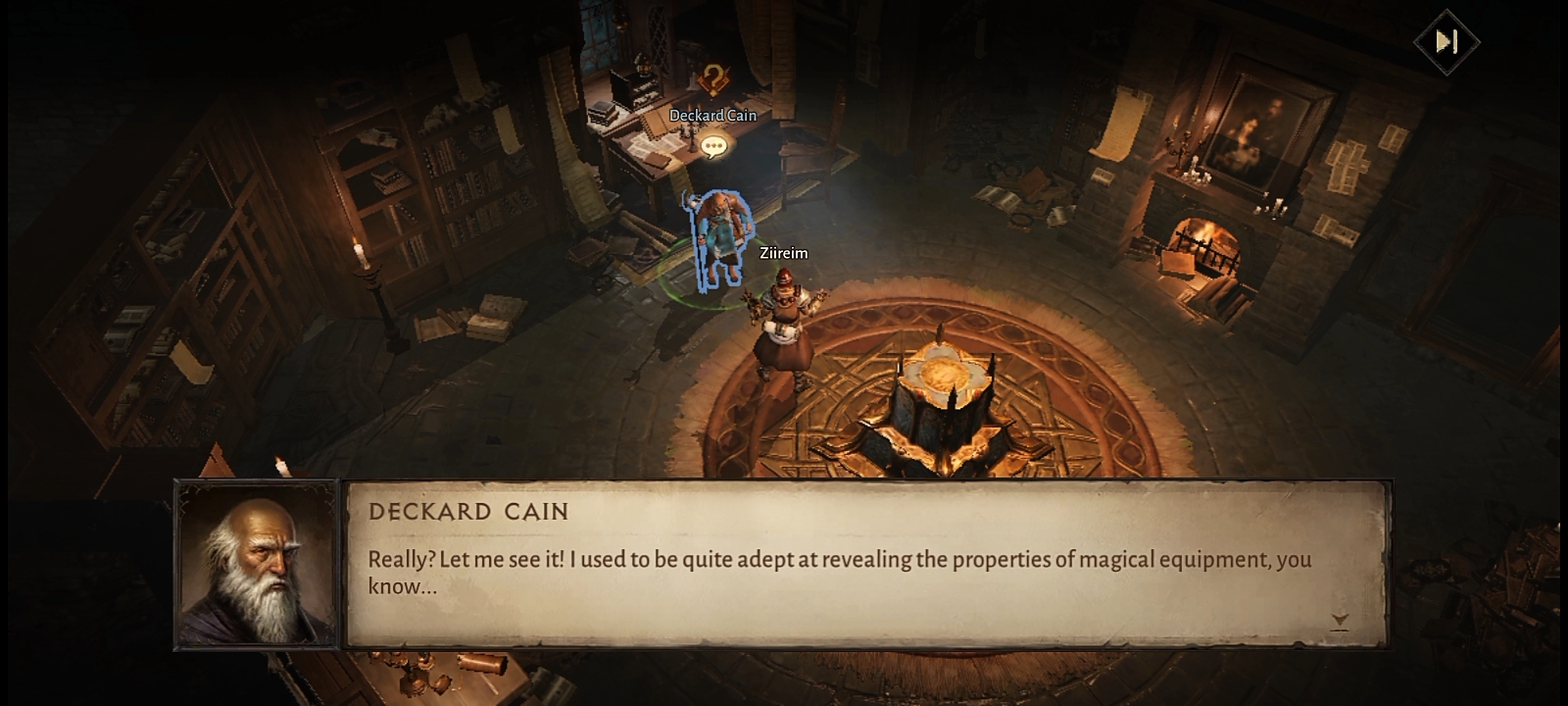Tap the speech bubble above Deckard Cain

714,147
